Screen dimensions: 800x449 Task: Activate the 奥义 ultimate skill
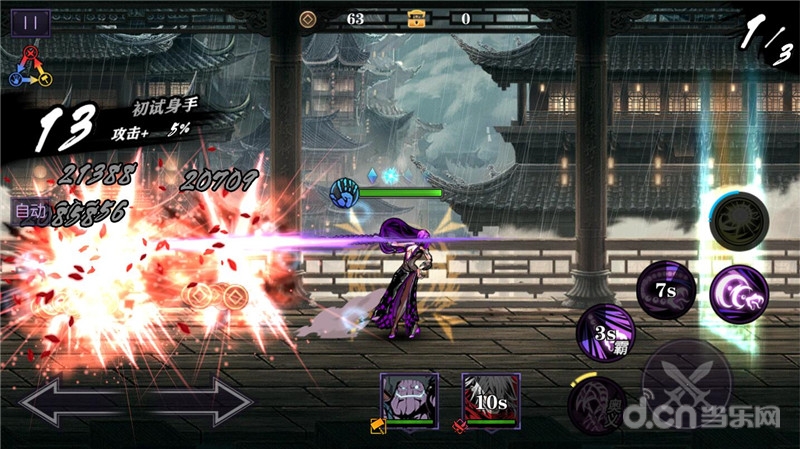pyautogui.click(x=597, y=405)
